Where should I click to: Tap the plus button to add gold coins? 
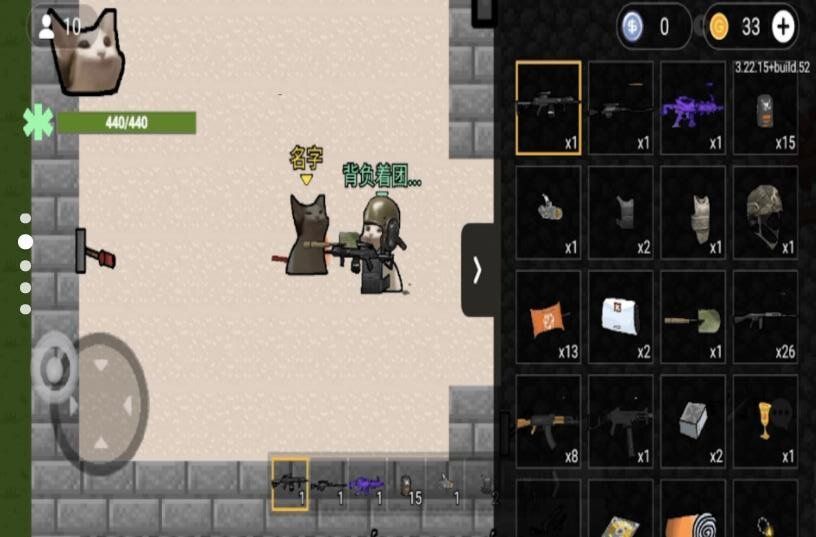[784, 28]
